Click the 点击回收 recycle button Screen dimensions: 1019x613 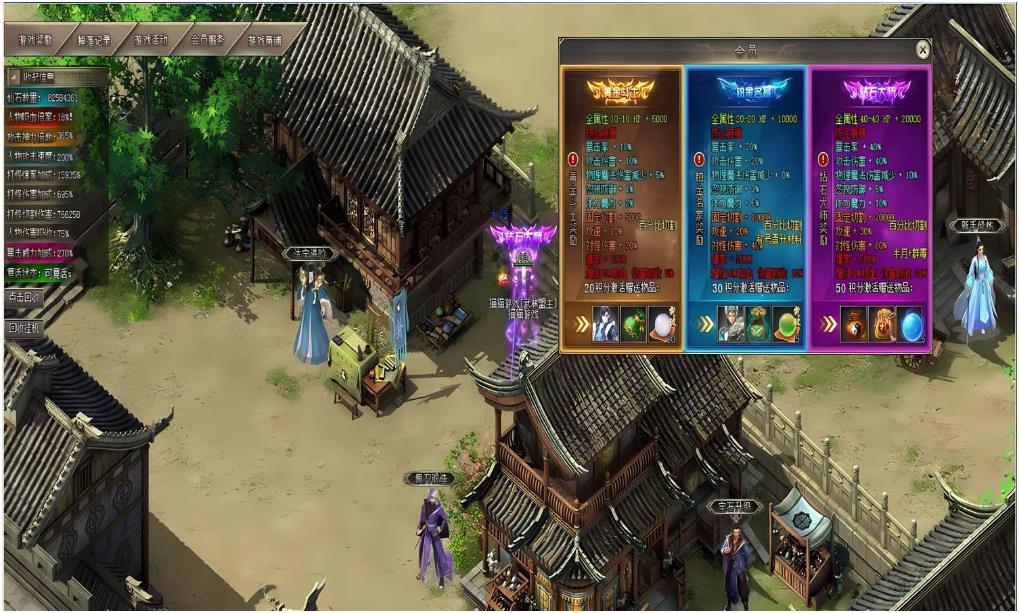[x=26, y=297]
